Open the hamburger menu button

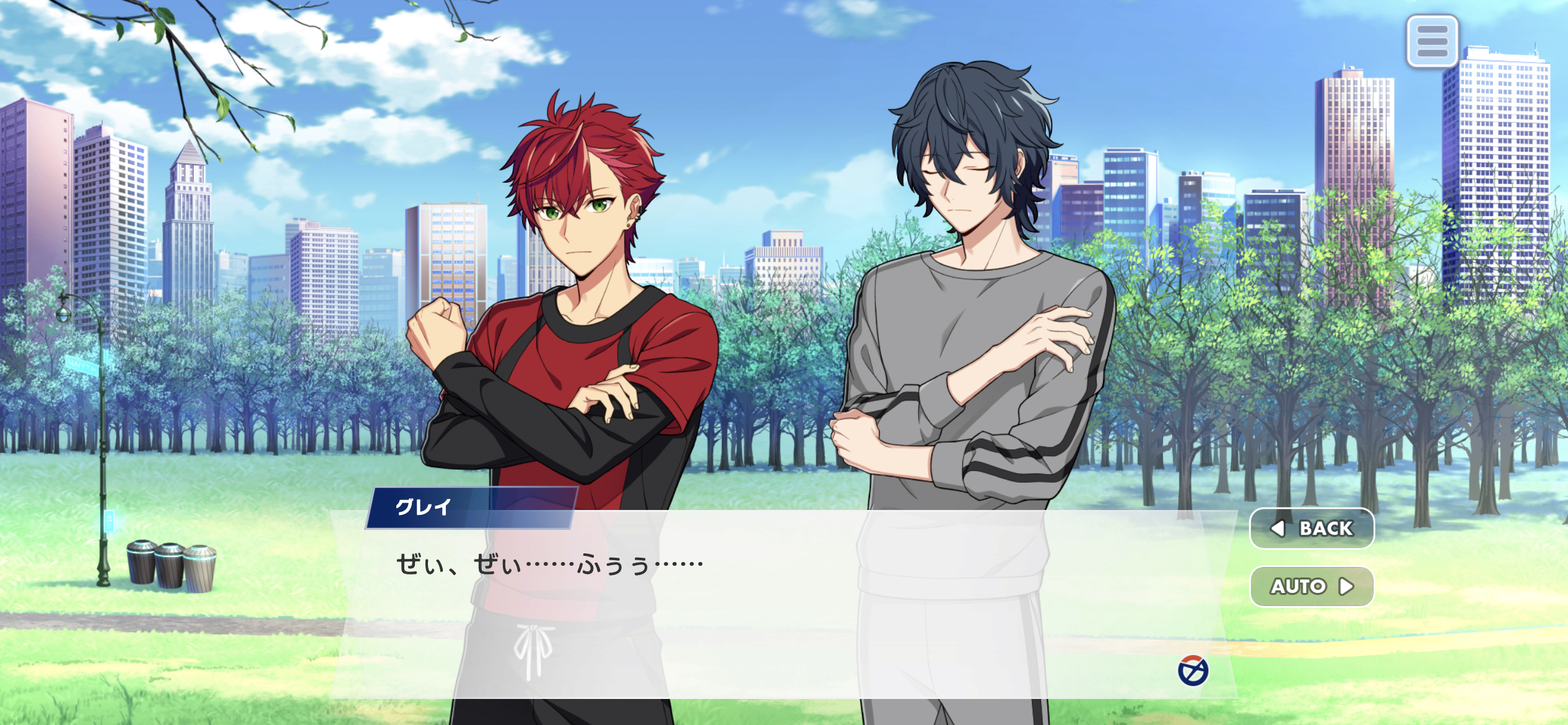(x=1432, y=41)
